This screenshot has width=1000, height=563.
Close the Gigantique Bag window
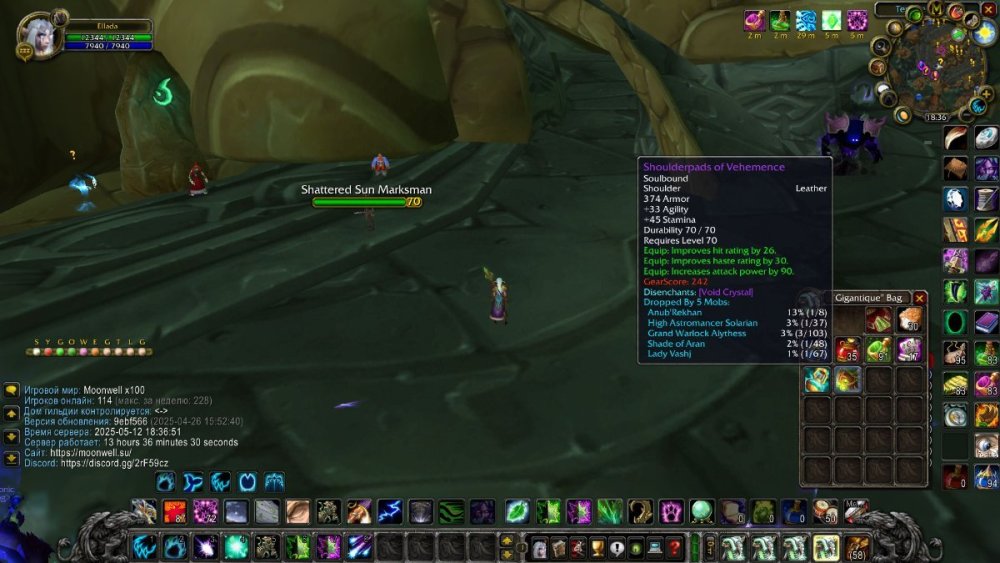pyautogui.click(x=920, y=298)
